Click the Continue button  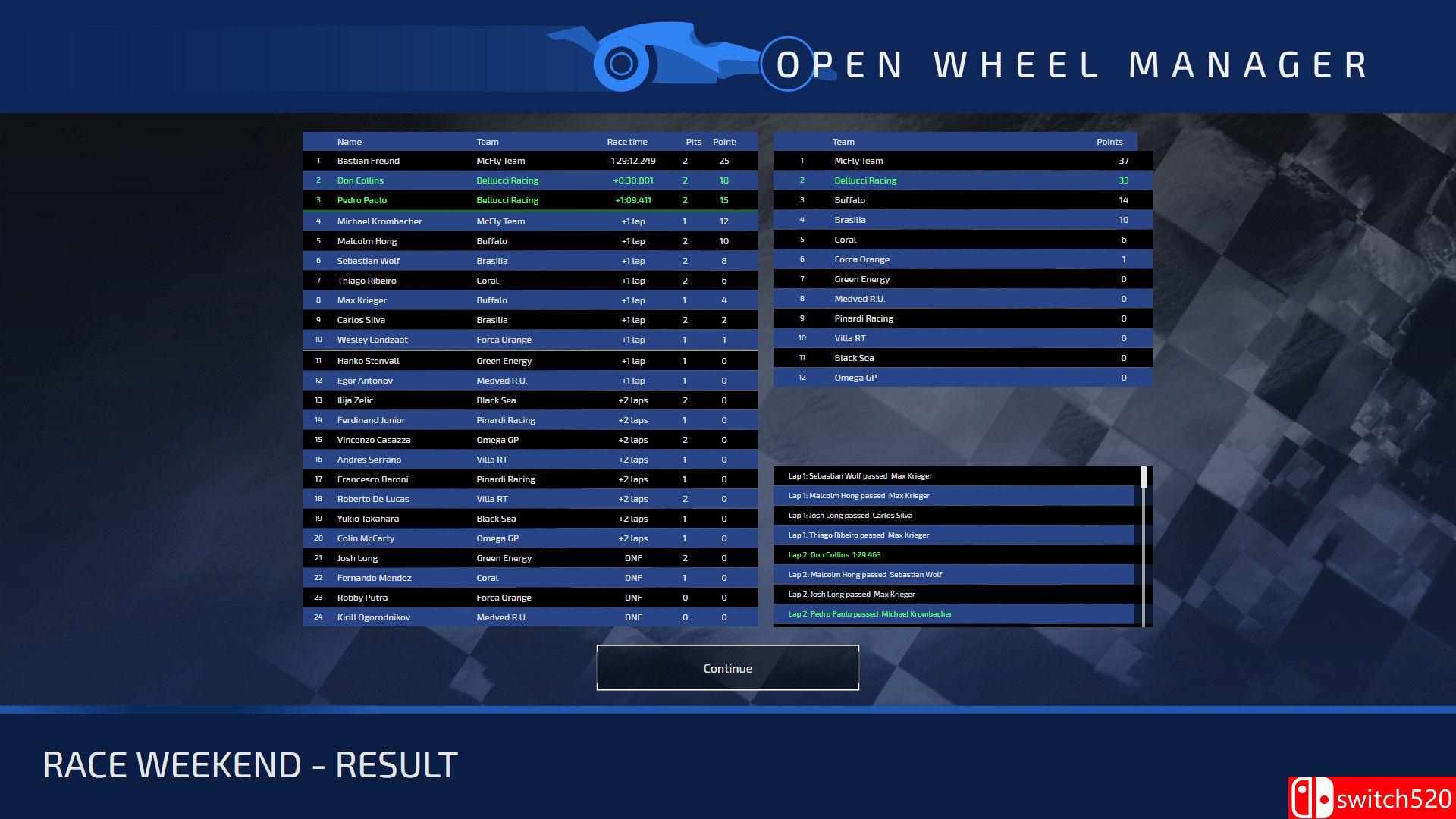click(x=727, y=668)
